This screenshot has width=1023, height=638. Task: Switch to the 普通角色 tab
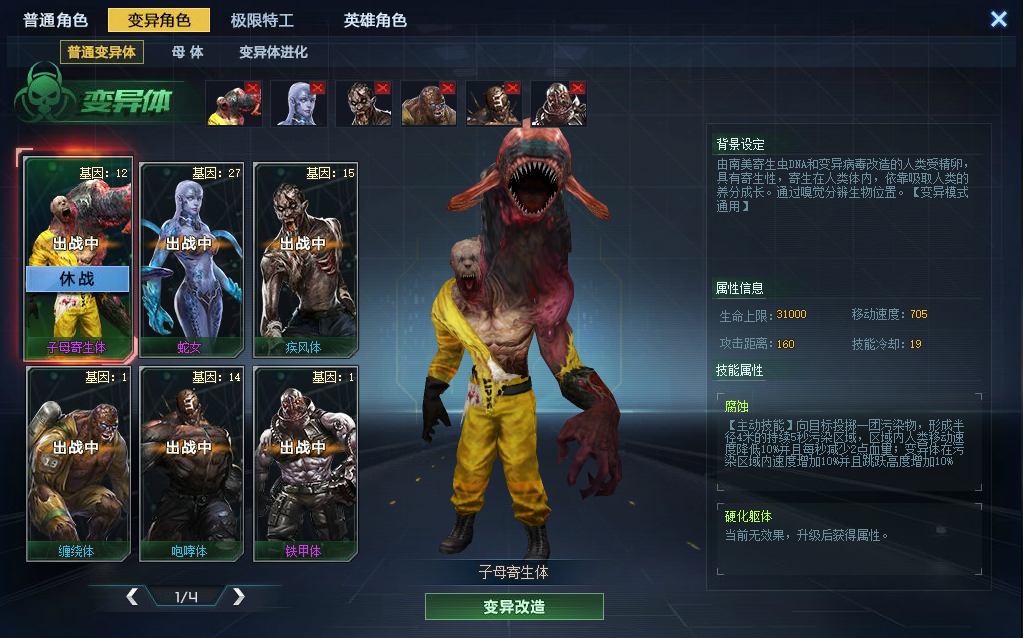tap(55, 20)
